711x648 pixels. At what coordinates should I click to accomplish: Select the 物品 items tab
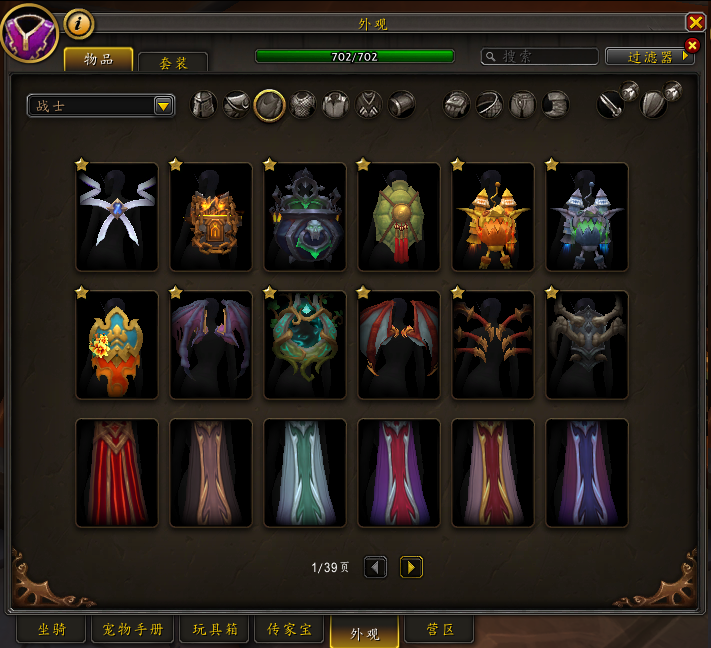point(98,60)
